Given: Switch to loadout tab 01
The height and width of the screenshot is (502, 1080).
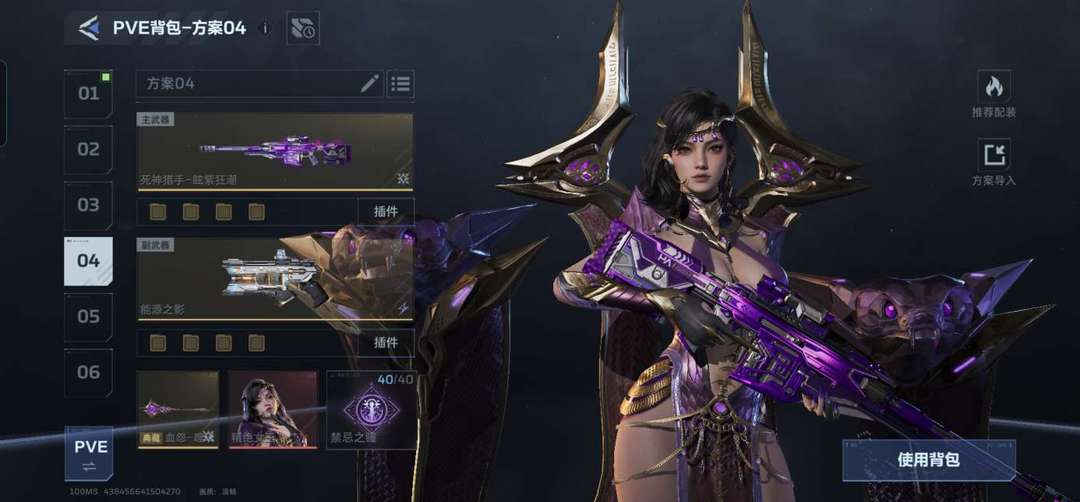Looking at the screenshot, I should pyautogui.click(x=89, y=94).
